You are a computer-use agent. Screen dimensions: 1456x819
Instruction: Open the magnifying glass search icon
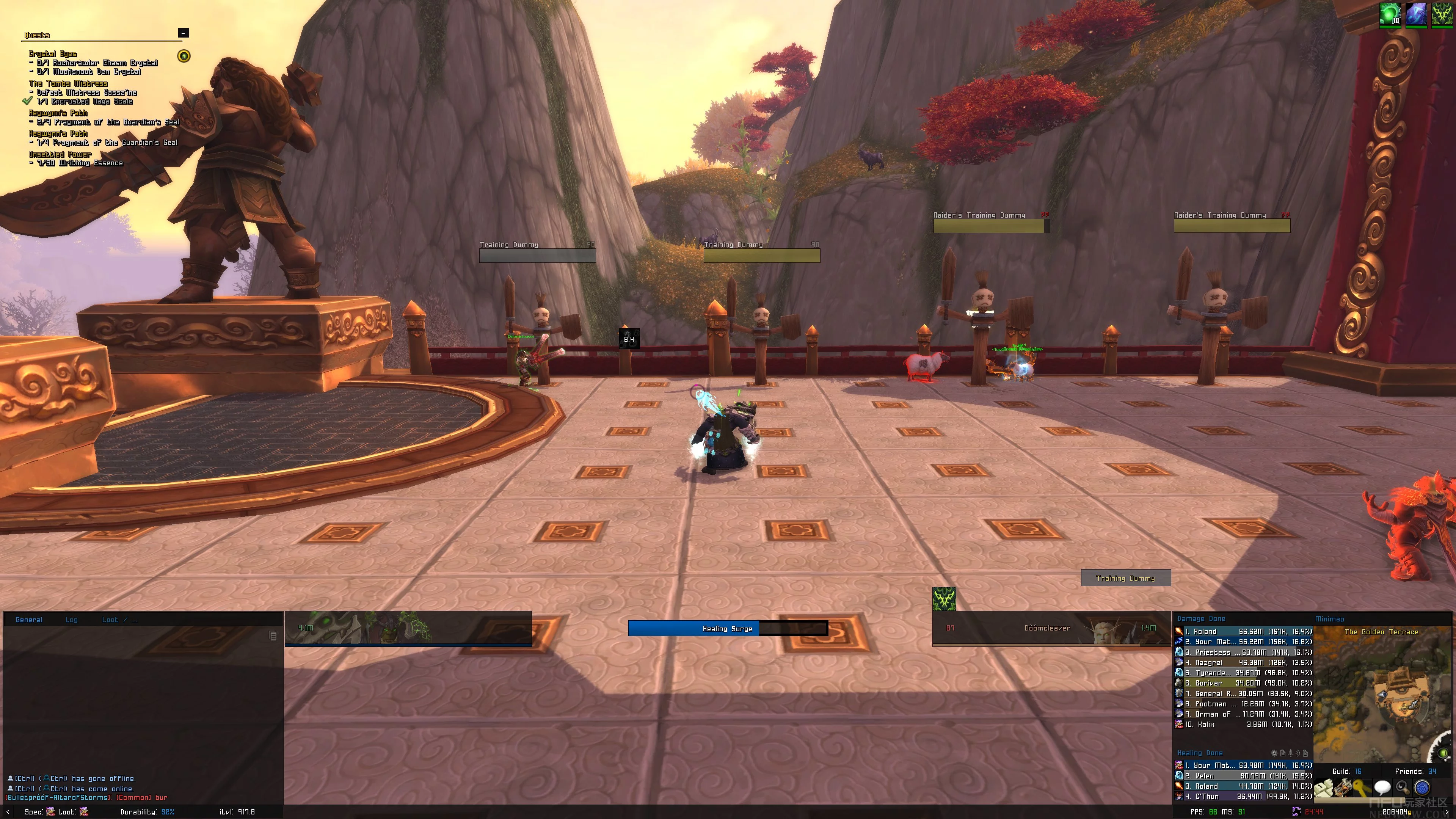pyautogui.click(x=1402, y=788)
